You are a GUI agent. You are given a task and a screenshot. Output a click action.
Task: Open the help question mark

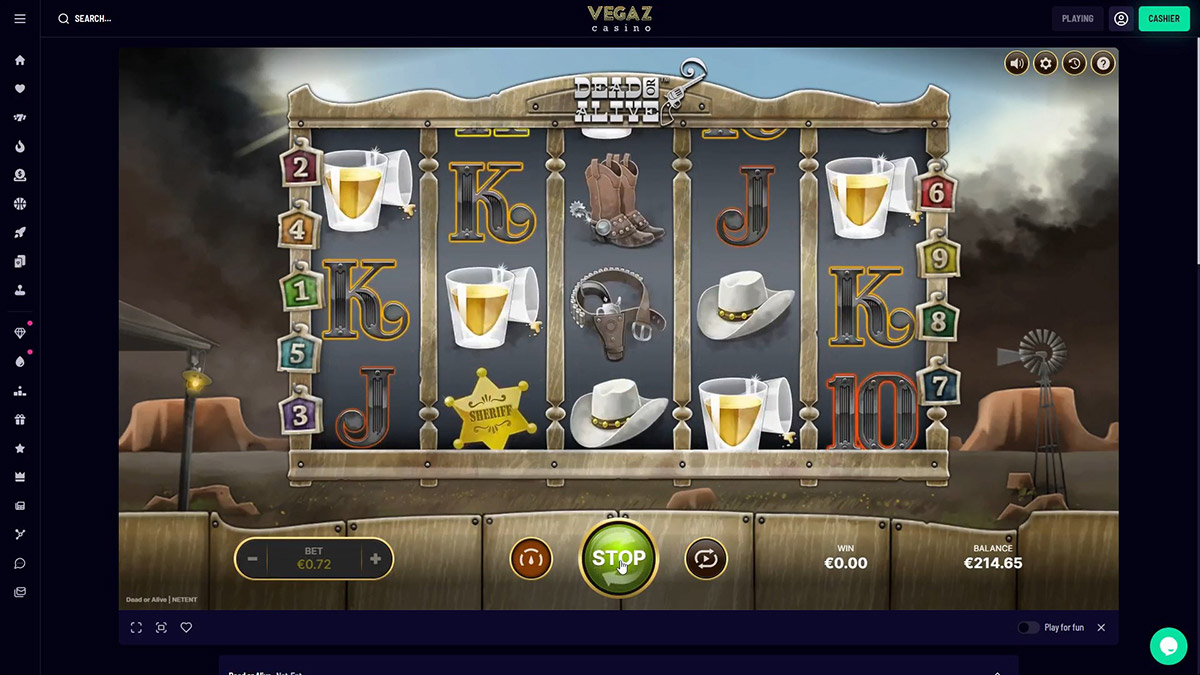pyautogui.click(x=1103, y=64)
